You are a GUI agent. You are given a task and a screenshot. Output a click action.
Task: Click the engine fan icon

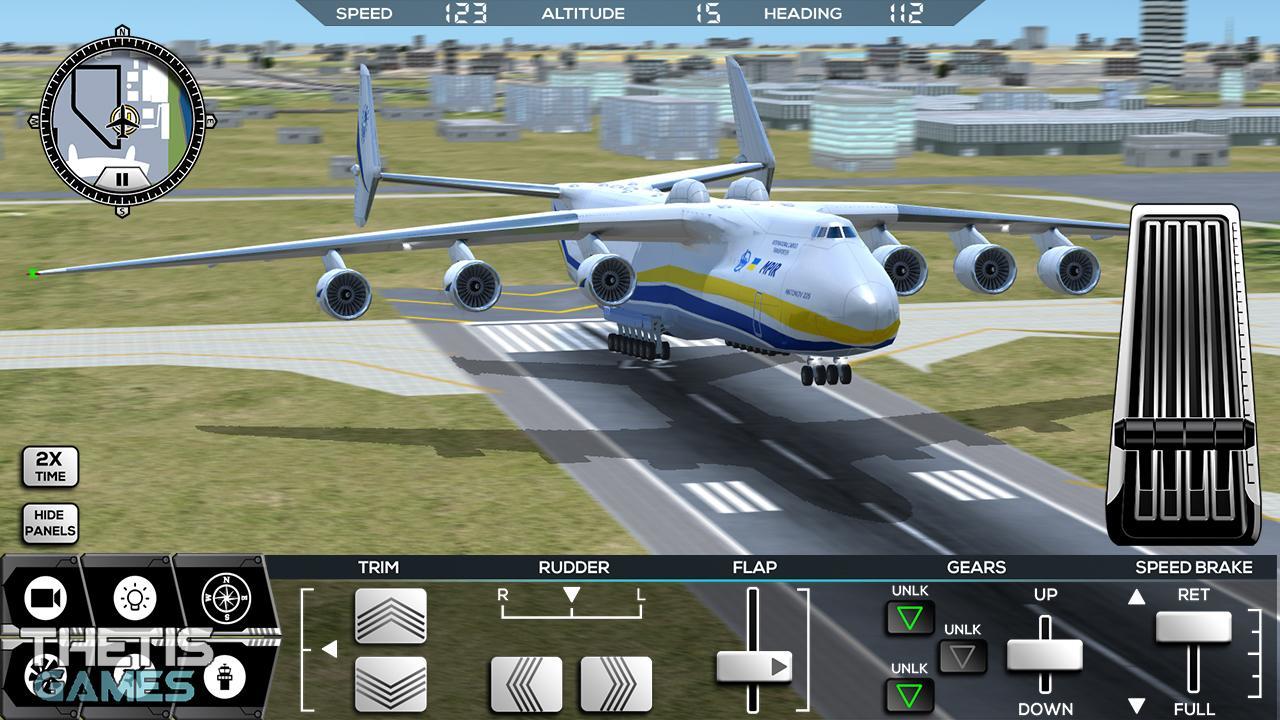pyautogui.click(x=45, y=678)
